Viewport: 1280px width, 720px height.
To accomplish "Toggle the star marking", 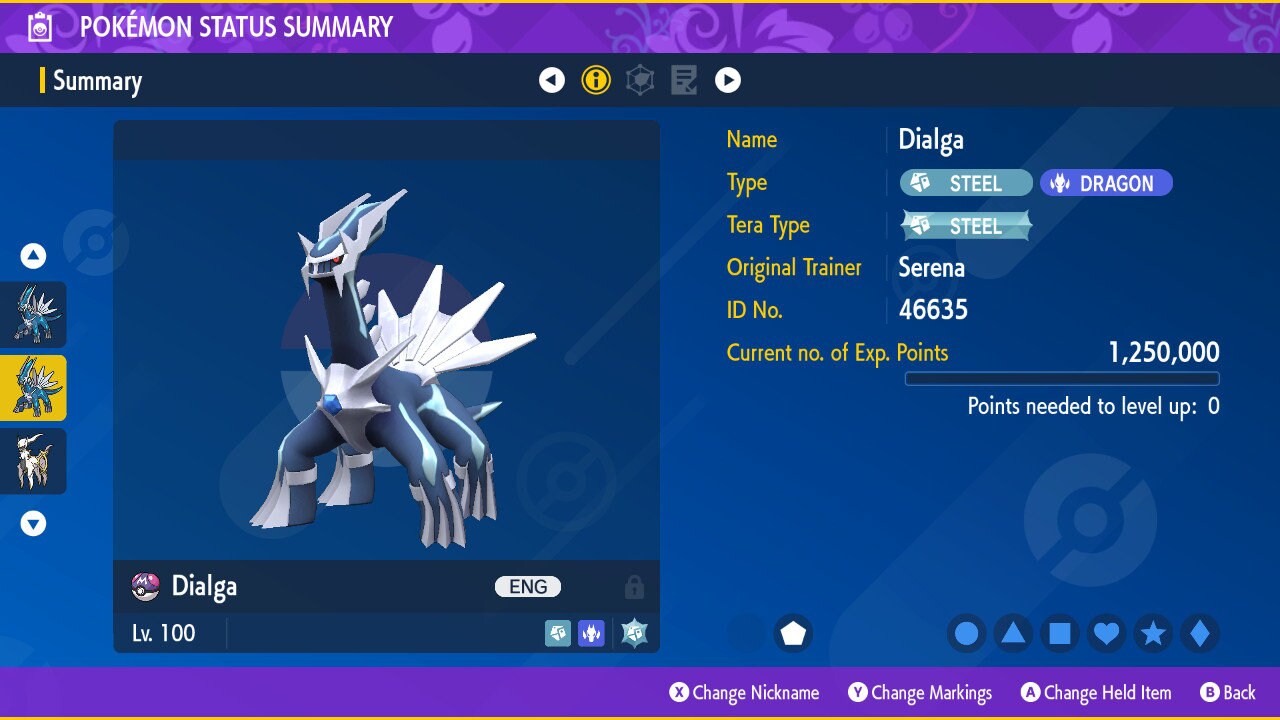I will pos(1153,633).
